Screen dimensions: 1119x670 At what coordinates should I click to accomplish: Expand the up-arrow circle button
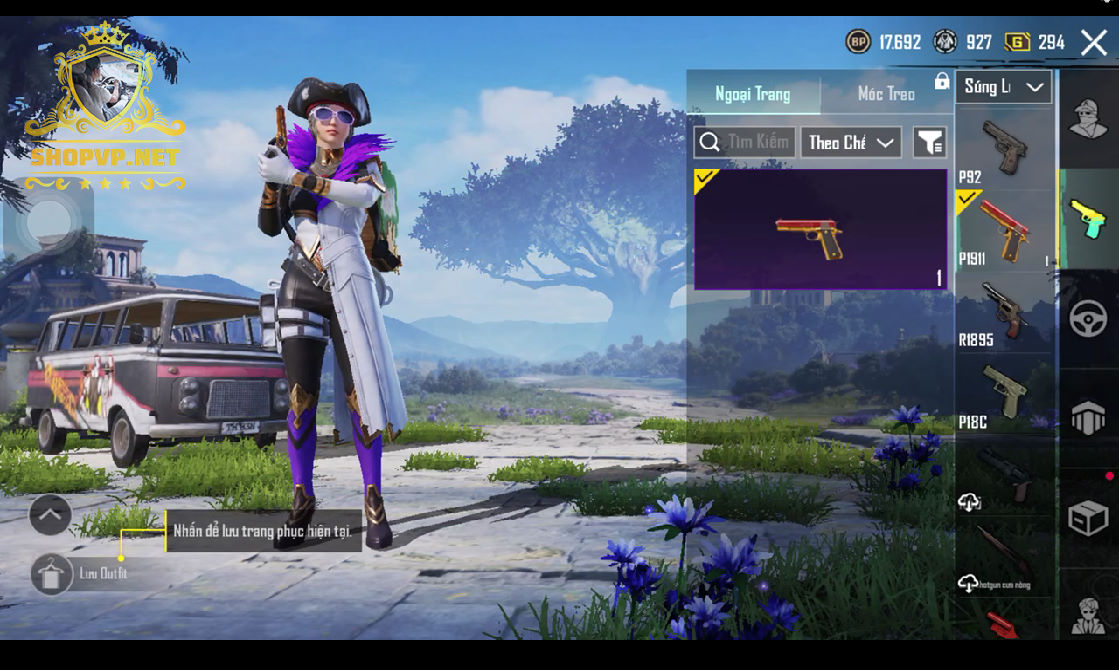(50, 515)
